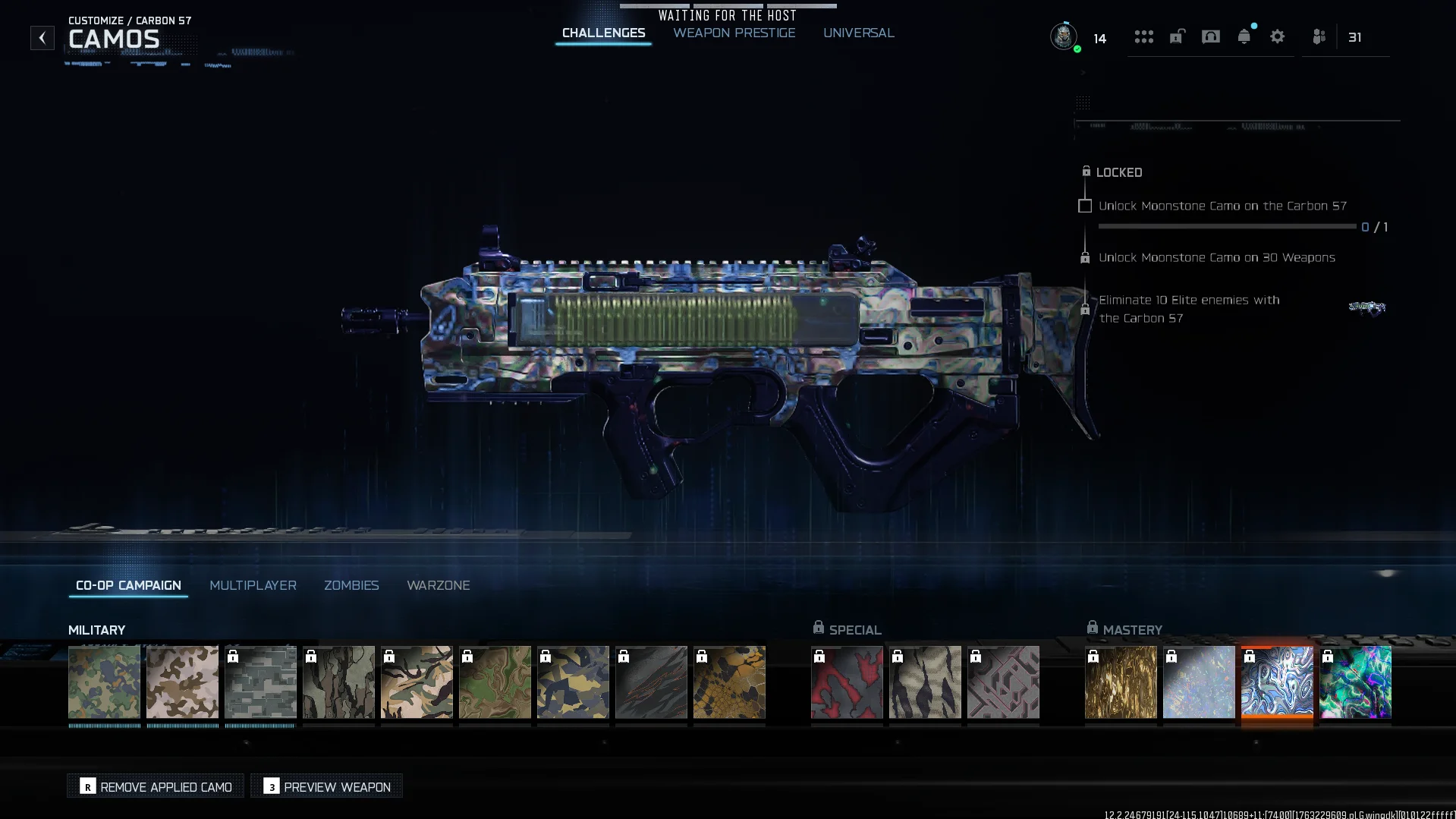Pick the red and grey special camo
Viewport: 1456px width, 819px height.
[846, 682]
